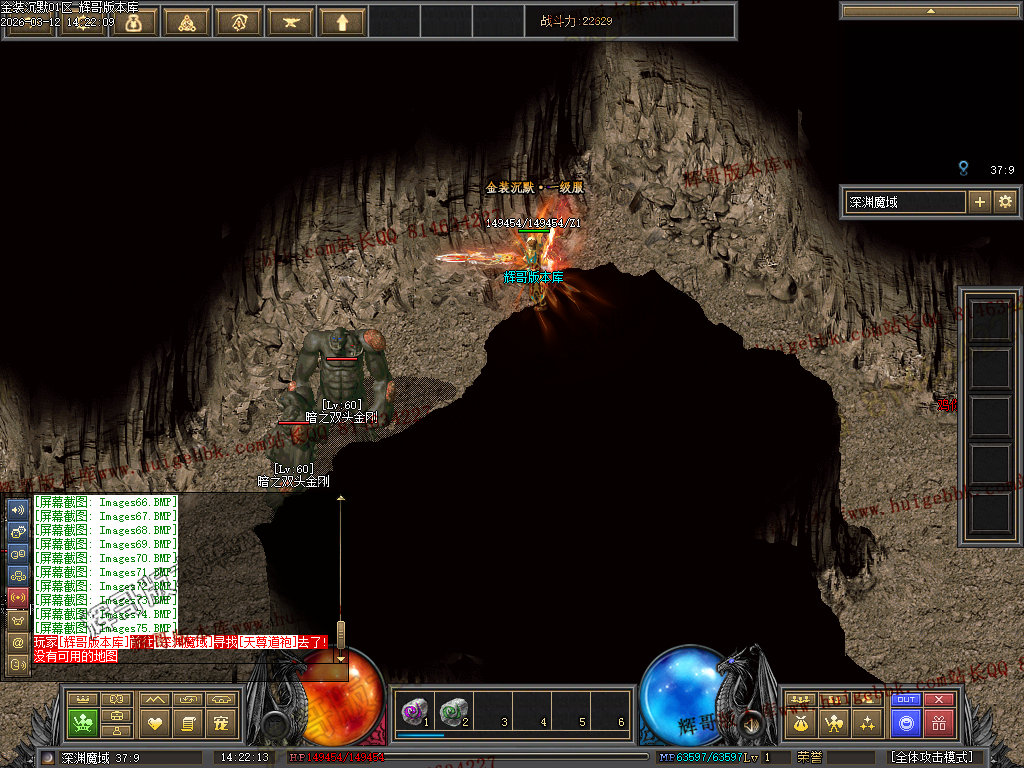Open the heart icon button
This screenshot has width=1024, height=768.
154,722
